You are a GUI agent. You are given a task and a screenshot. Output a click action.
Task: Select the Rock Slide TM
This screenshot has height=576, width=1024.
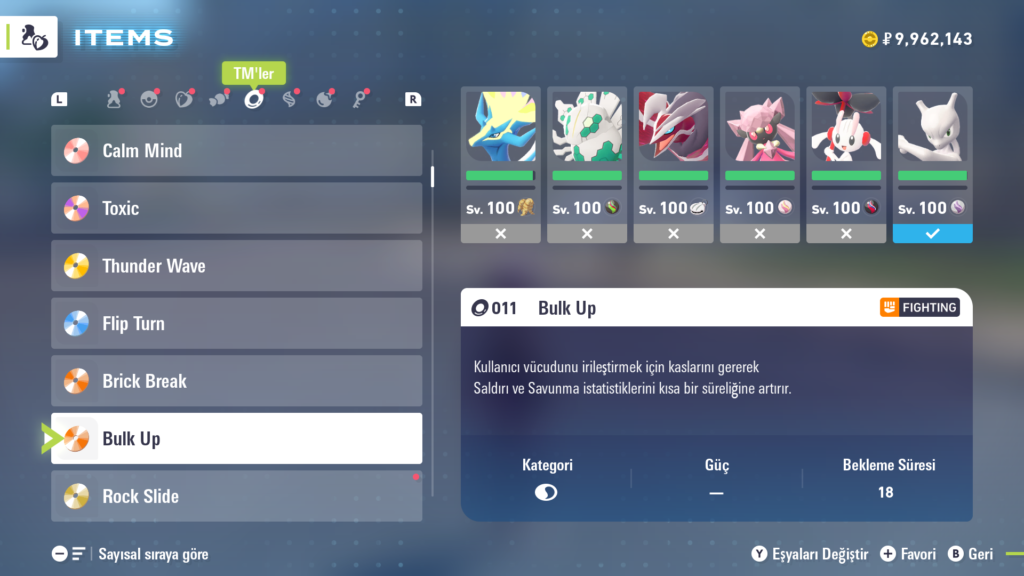point(236,496)
